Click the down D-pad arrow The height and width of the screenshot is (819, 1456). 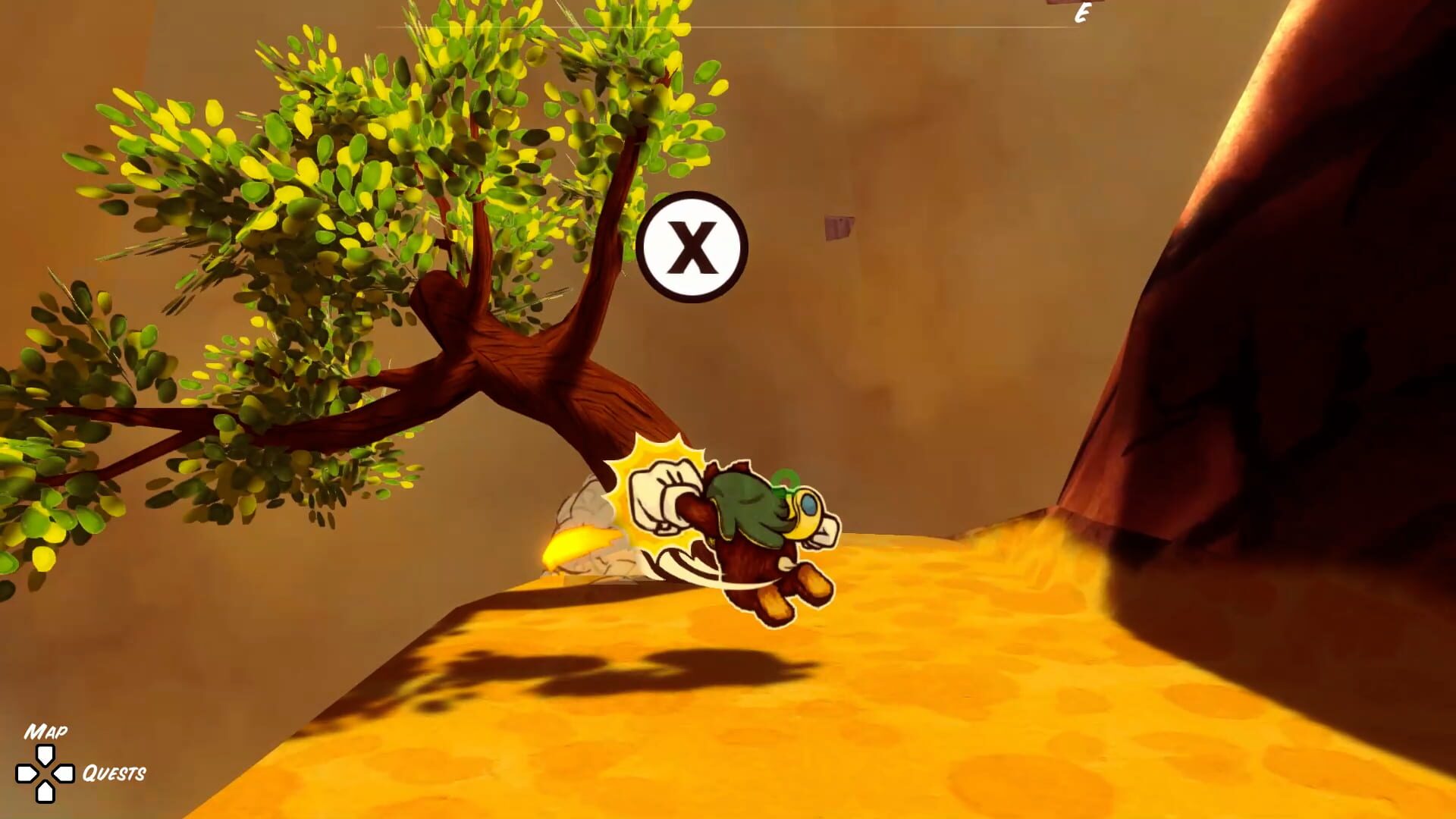coord(45,793)
